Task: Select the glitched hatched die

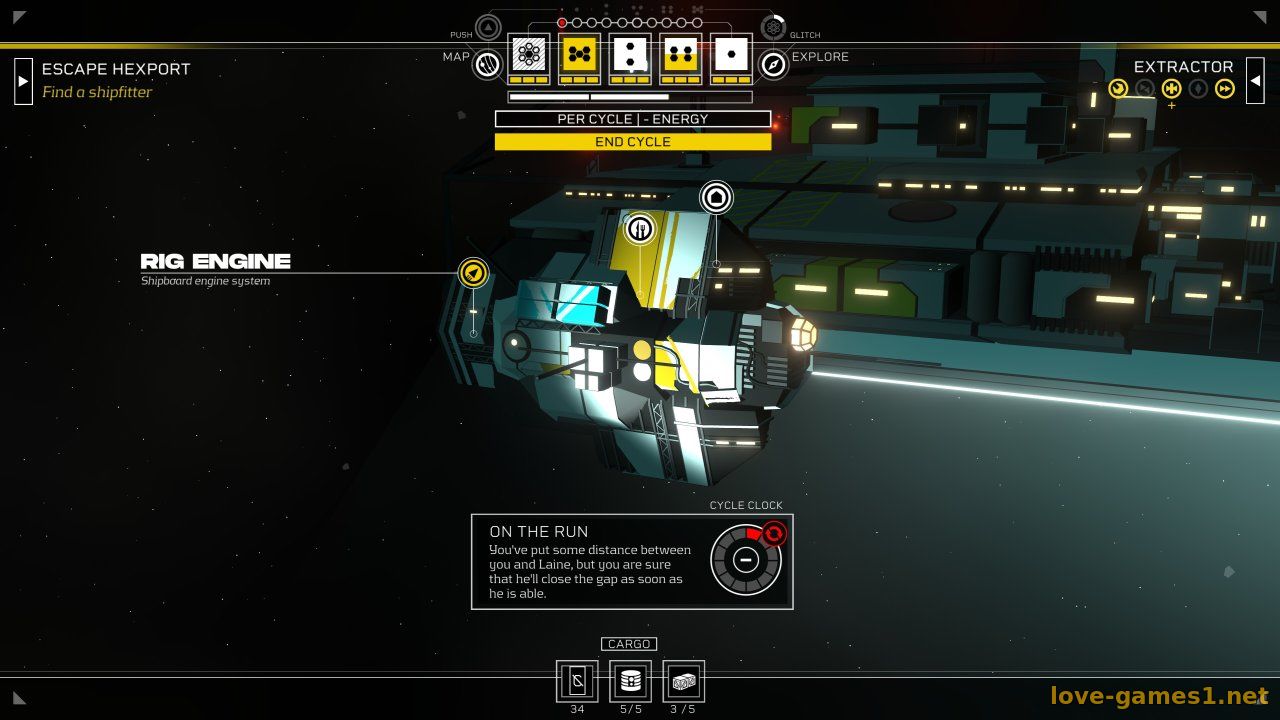Action: point(529,55)
